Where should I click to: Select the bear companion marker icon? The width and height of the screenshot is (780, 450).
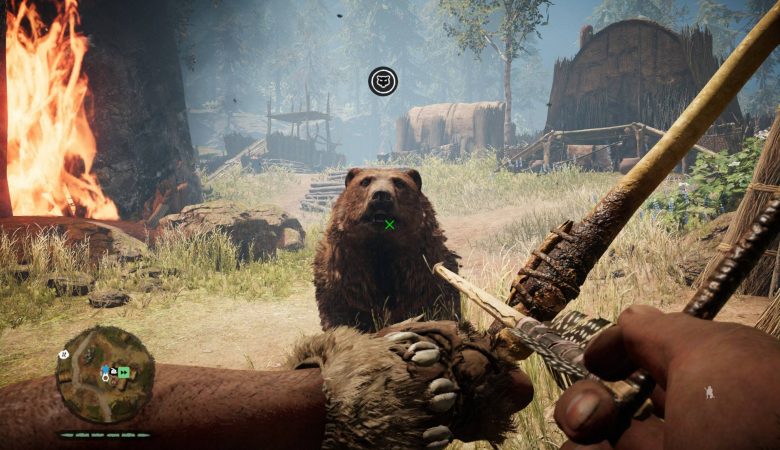click(x=382, y=81)
